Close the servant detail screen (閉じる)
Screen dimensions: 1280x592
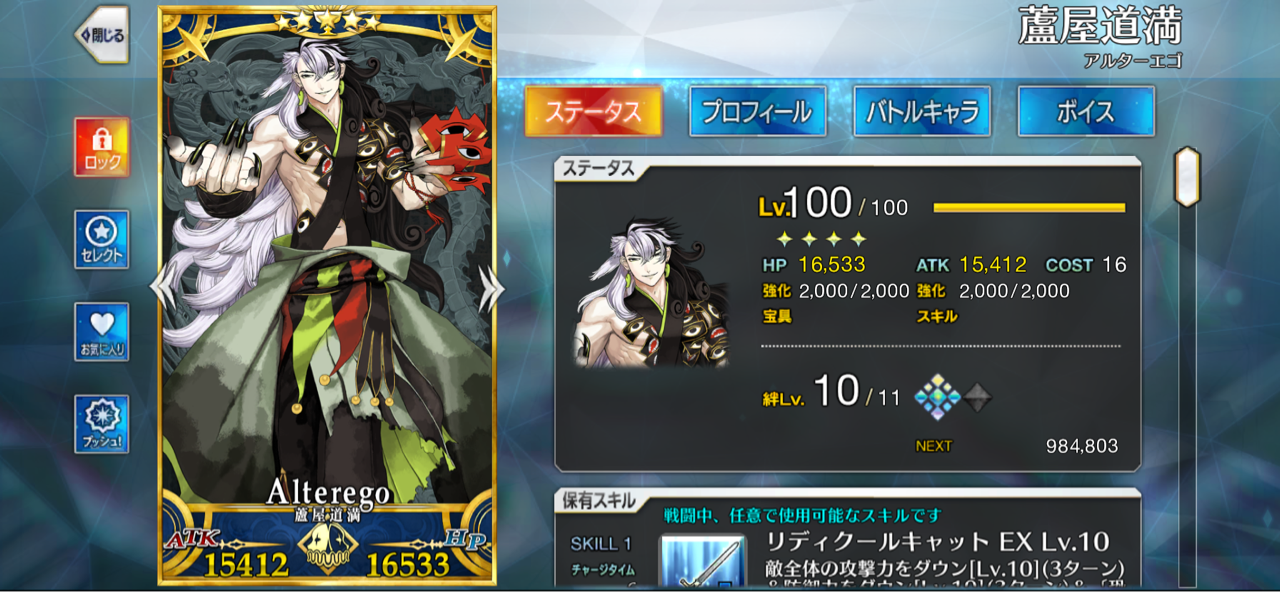101,36
